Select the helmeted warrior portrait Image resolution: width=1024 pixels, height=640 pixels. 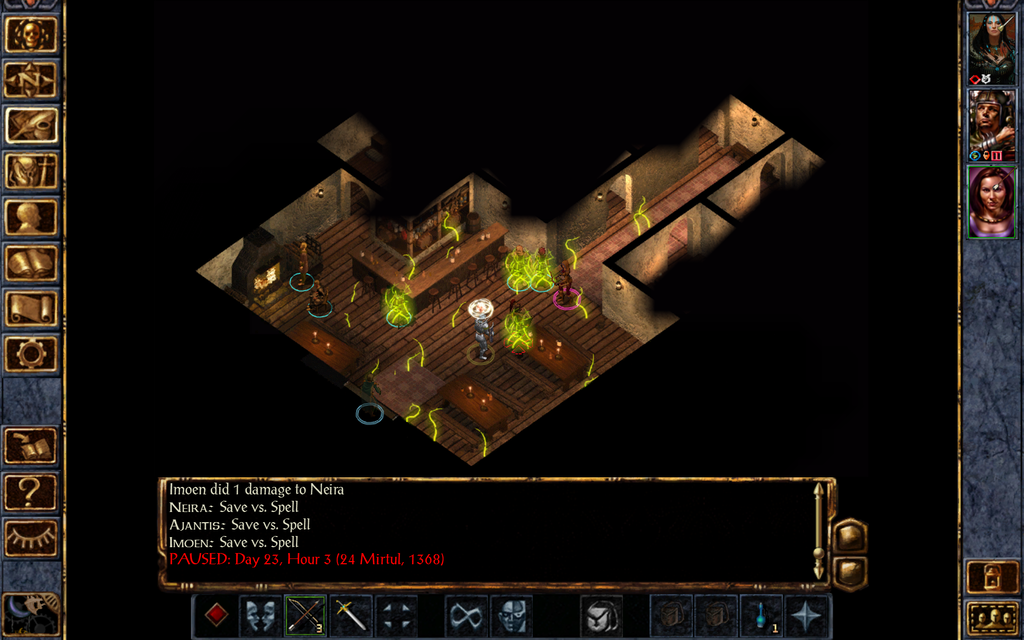(991, 125)
